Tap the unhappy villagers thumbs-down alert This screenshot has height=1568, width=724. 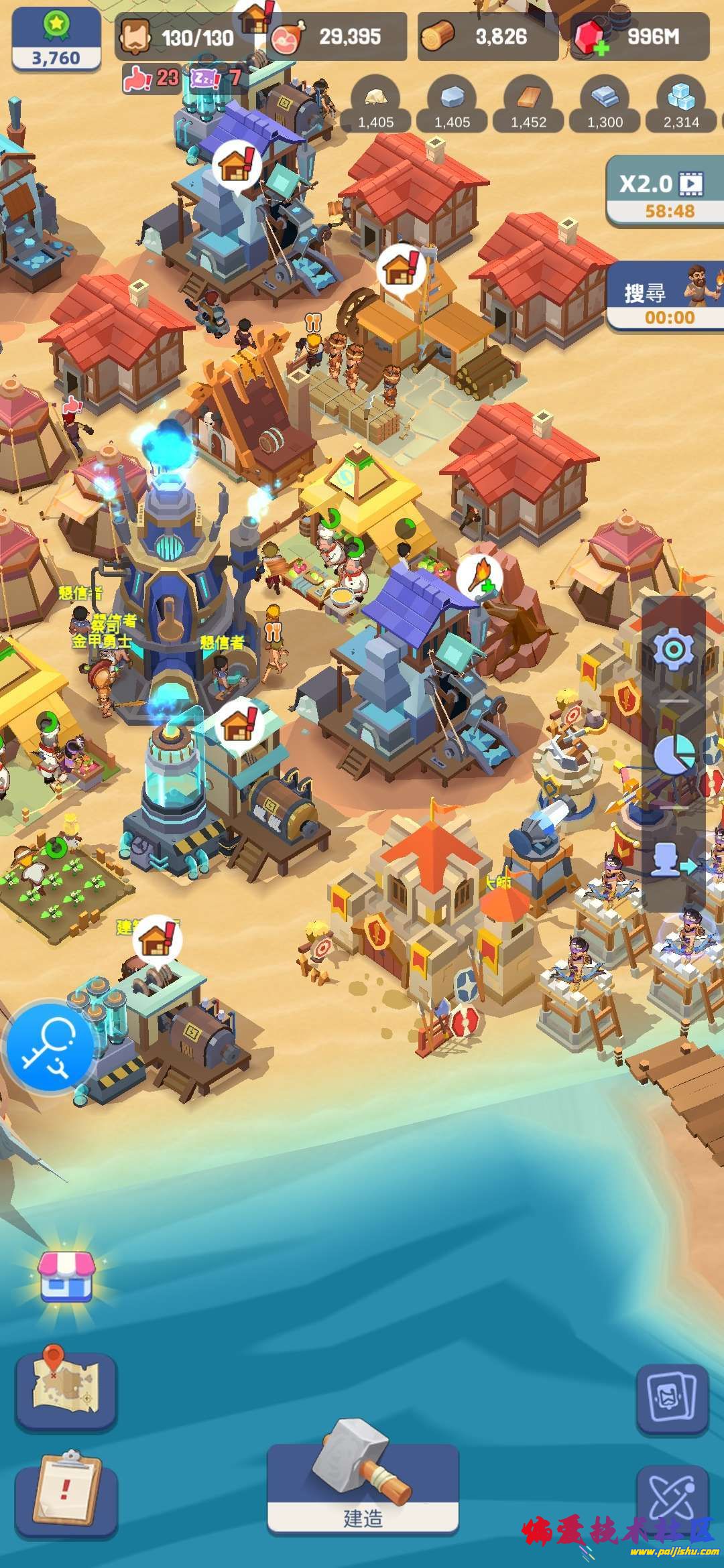pyautogui.click(x=152, y=79)
